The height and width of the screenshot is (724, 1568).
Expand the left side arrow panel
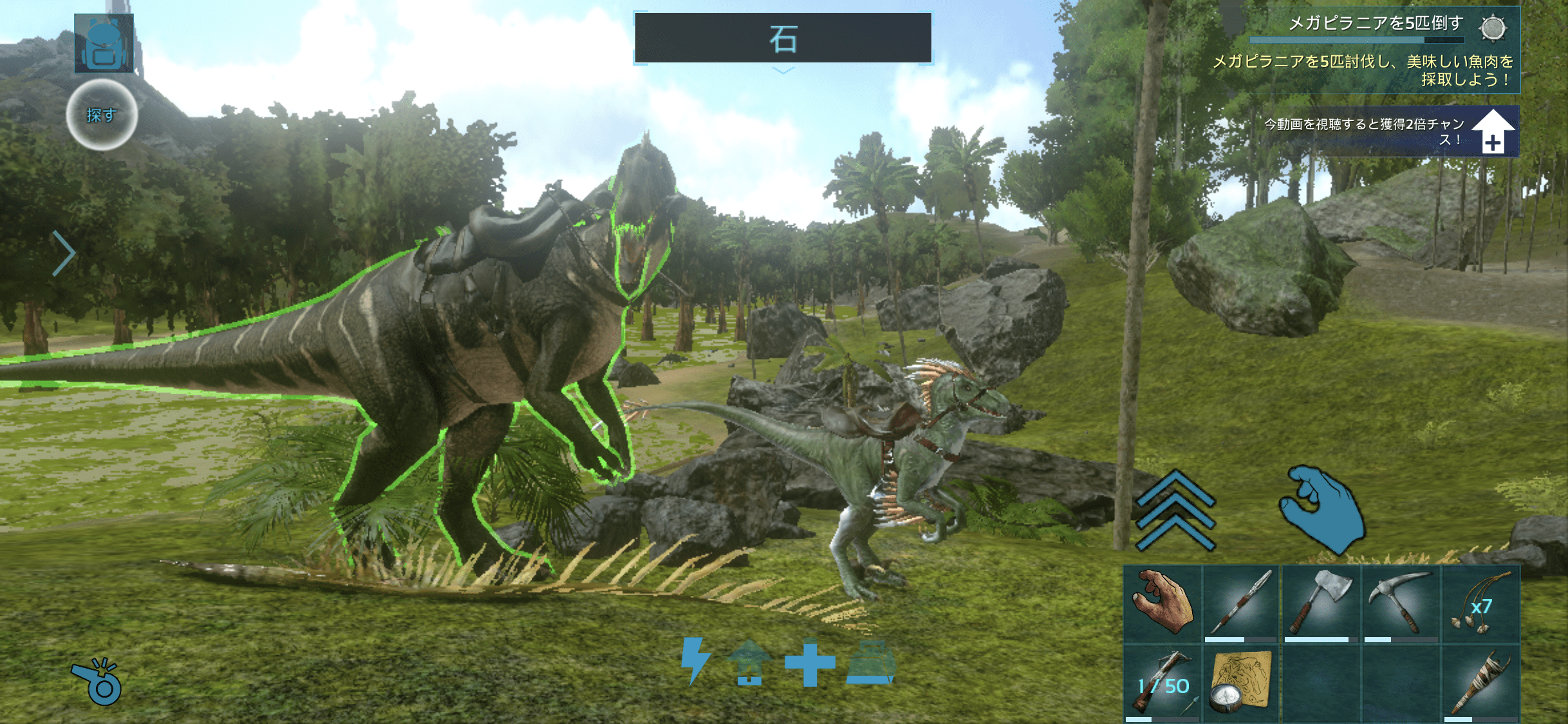pyautogui.click(x=63, y=253)
